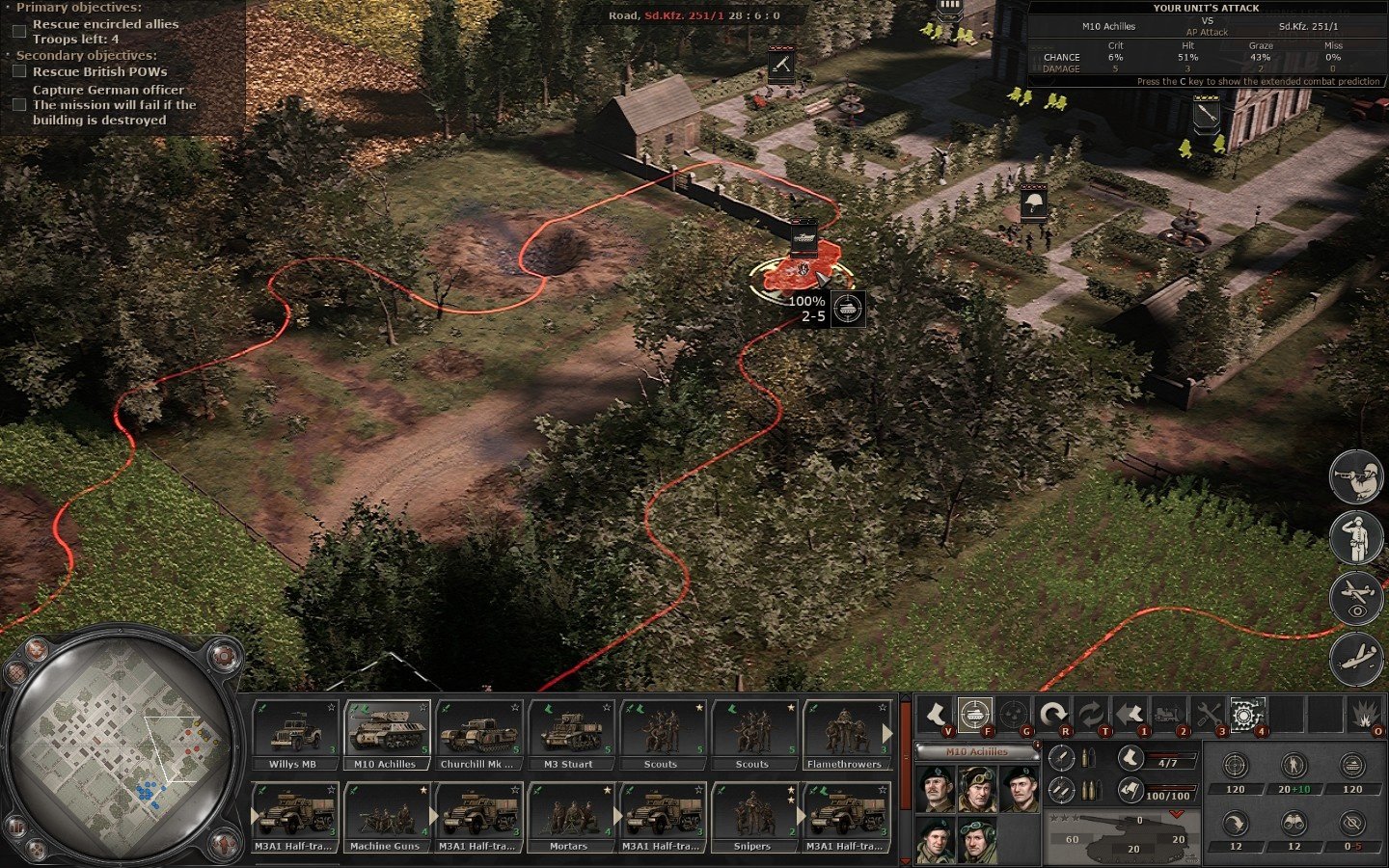The image size is (1389, 868).
Task: Select the Flamethrowers squad card
Action: click(x=845, y=735)
